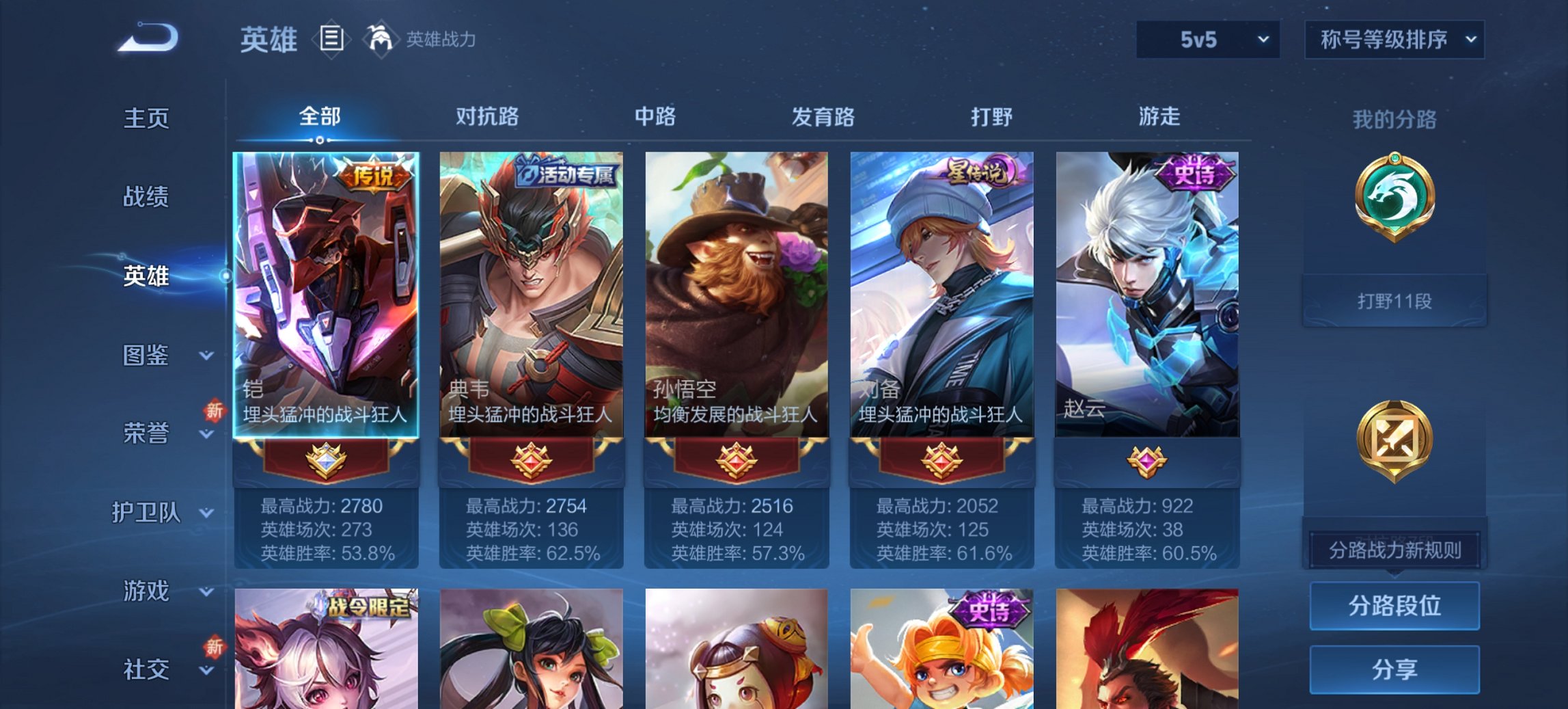This screenshot has width=1568, height=709.
Task: Open the hero list icon beside 英雄 title
Action: tap(331, 40)
